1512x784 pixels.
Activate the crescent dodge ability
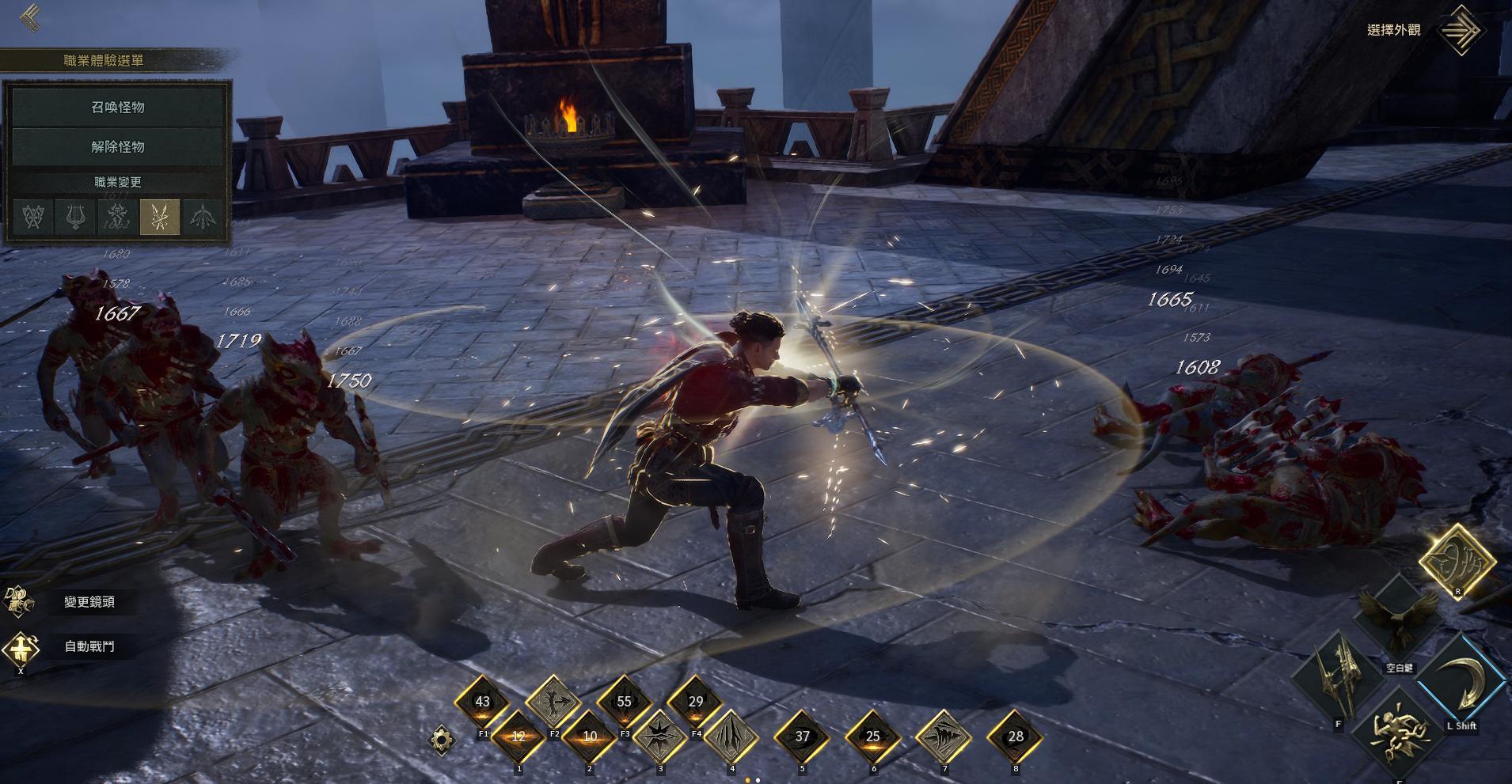(1461, 683)
